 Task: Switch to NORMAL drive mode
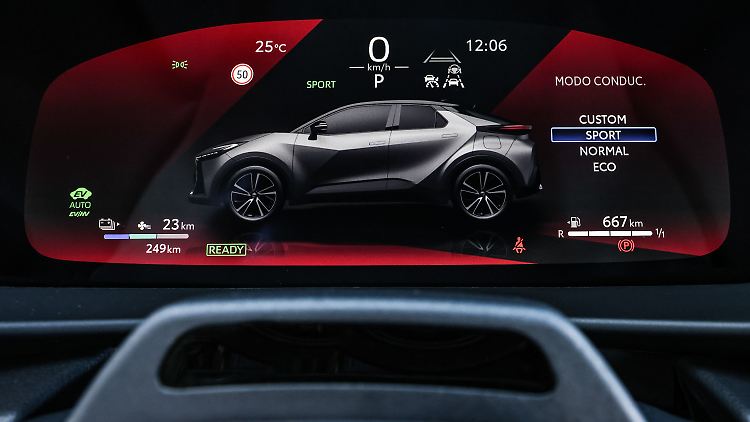click(x=603, y=151)
